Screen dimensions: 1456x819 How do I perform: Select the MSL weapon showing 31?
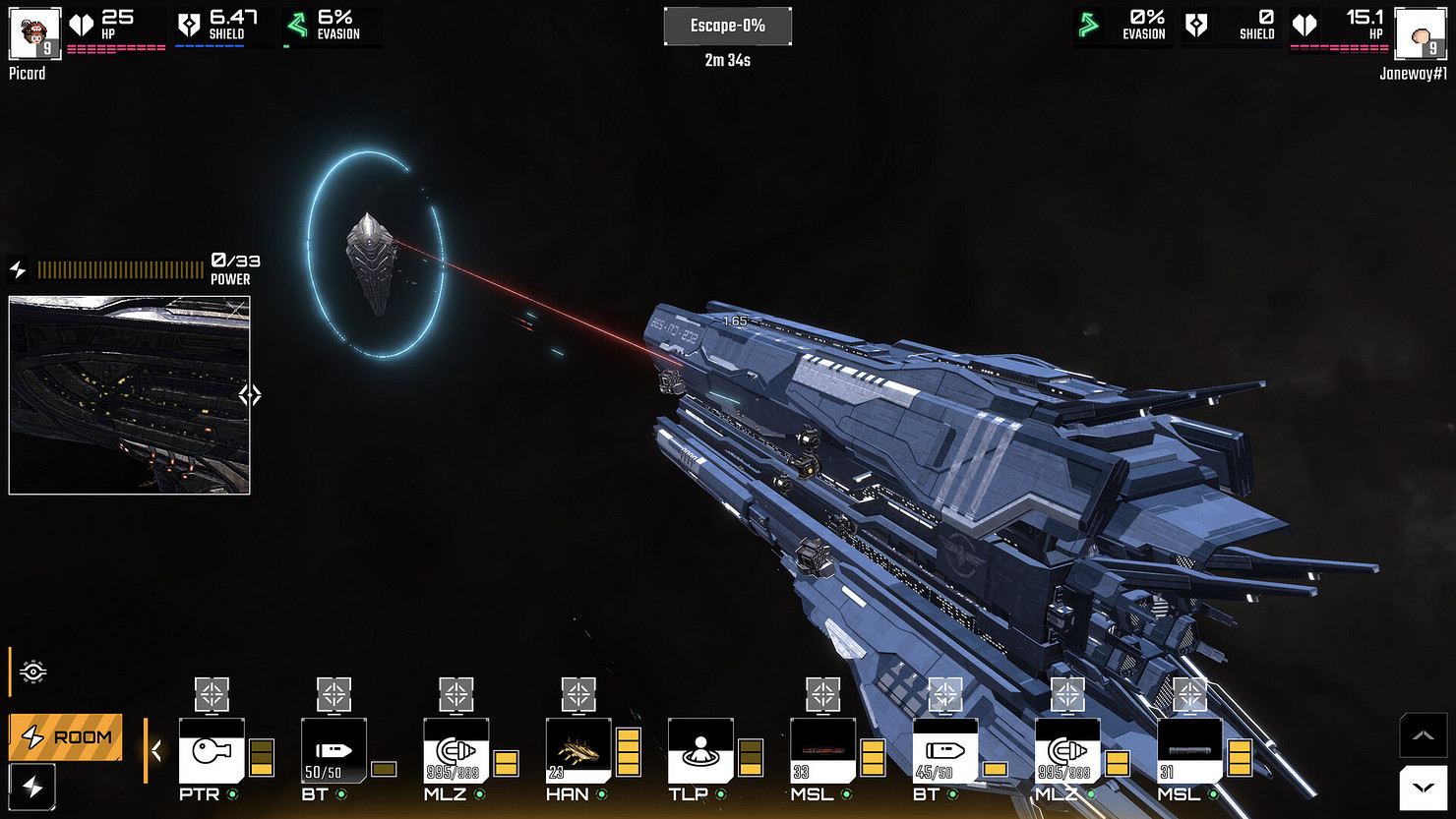(x=1189, y=750)
